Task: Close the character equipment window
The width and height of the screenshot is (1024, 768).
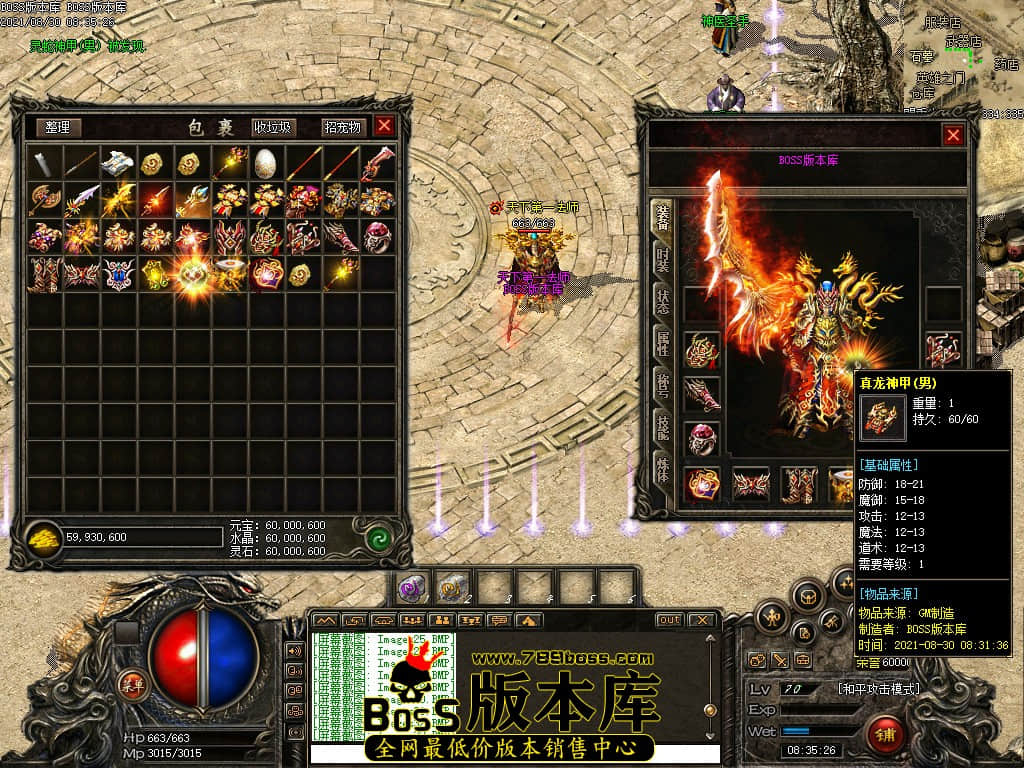Action: click(953, 135)
